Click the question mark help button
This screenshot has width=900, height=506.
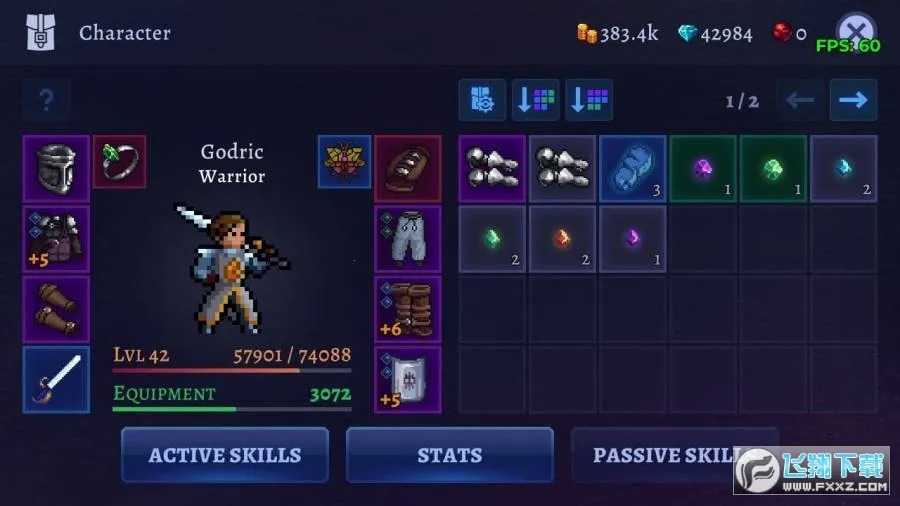coord(46,100)
